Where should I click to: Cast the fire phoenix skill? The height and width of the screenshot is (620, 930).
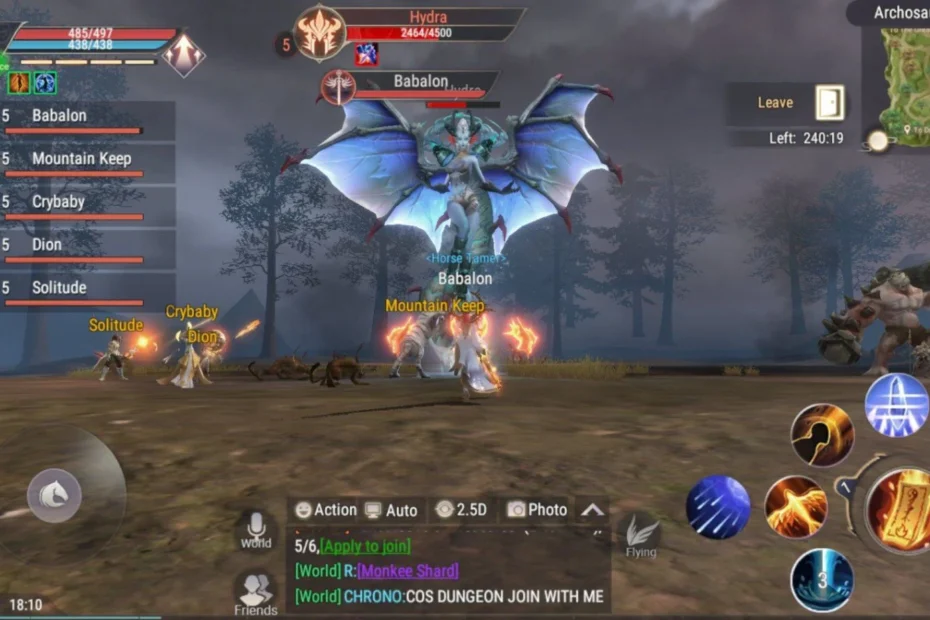(796, 507)
